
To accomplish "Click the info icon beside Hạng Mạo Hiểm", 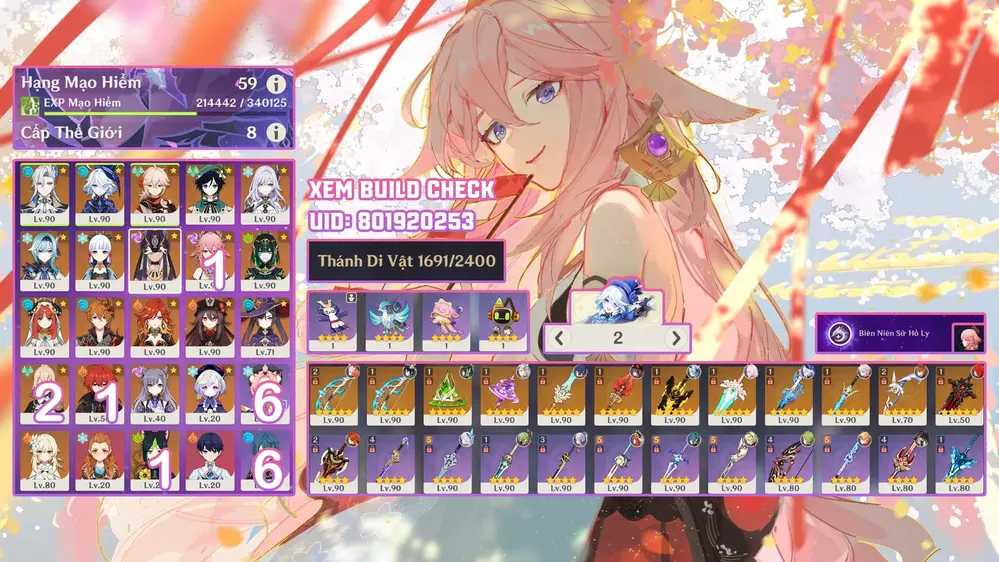I will 274,85.
